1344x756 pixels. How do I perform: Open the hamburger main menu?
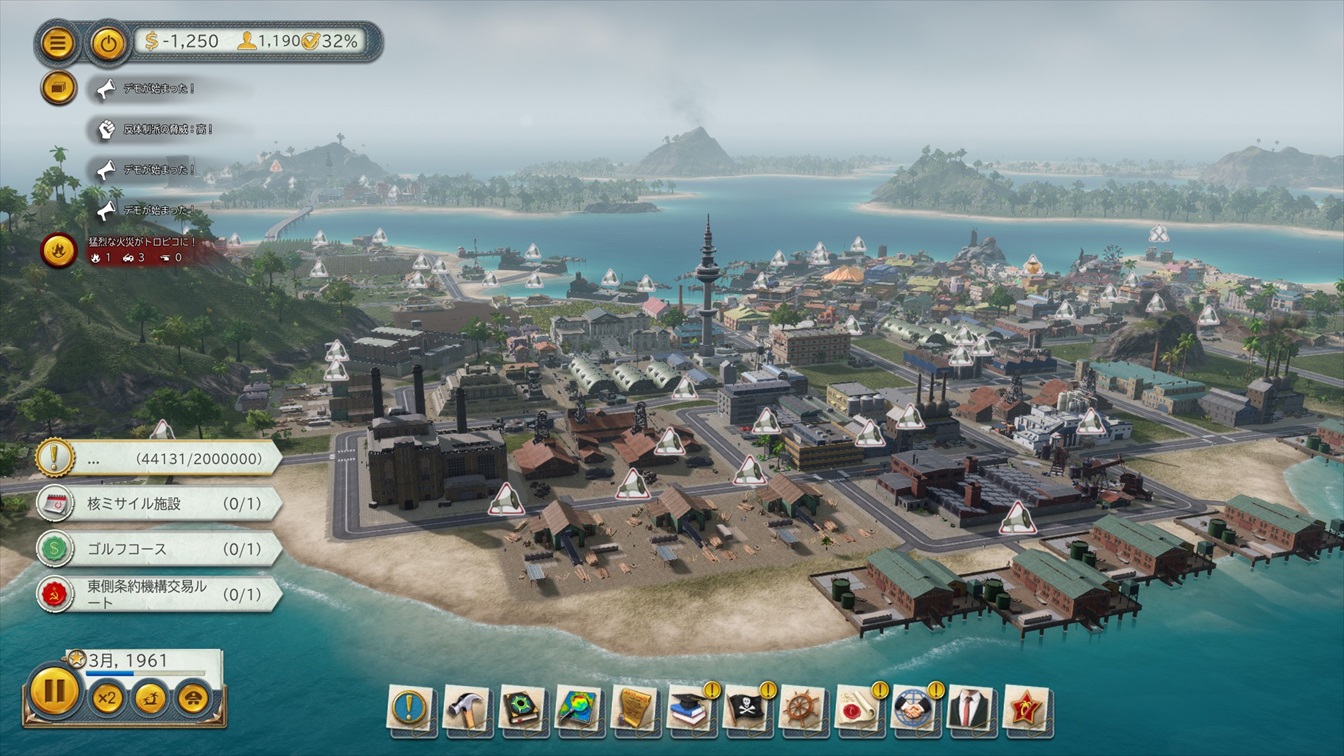click(x=59, y=43)
